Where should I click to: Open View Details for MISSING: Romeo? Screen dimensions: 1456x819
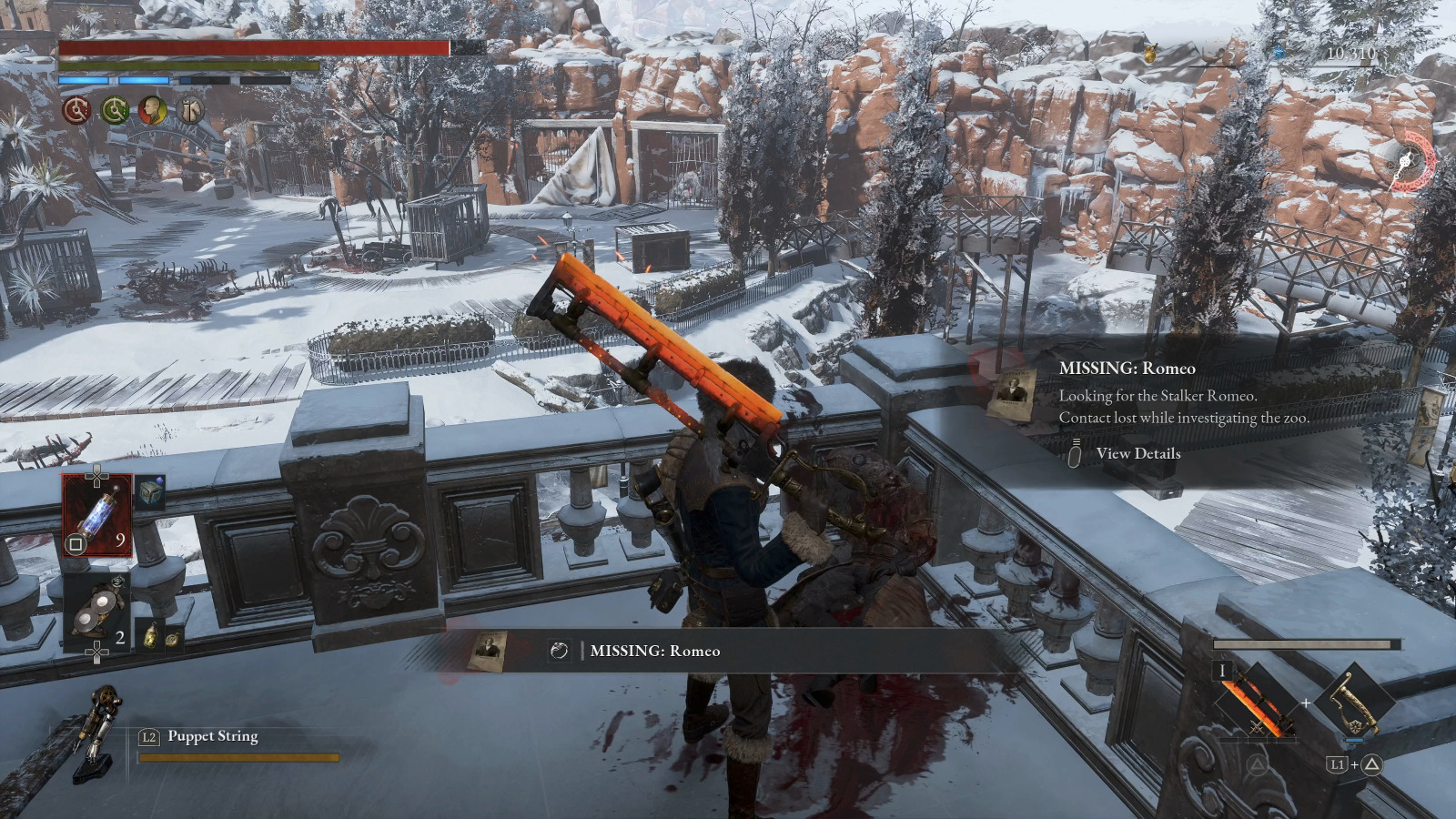coord(1137,453)
